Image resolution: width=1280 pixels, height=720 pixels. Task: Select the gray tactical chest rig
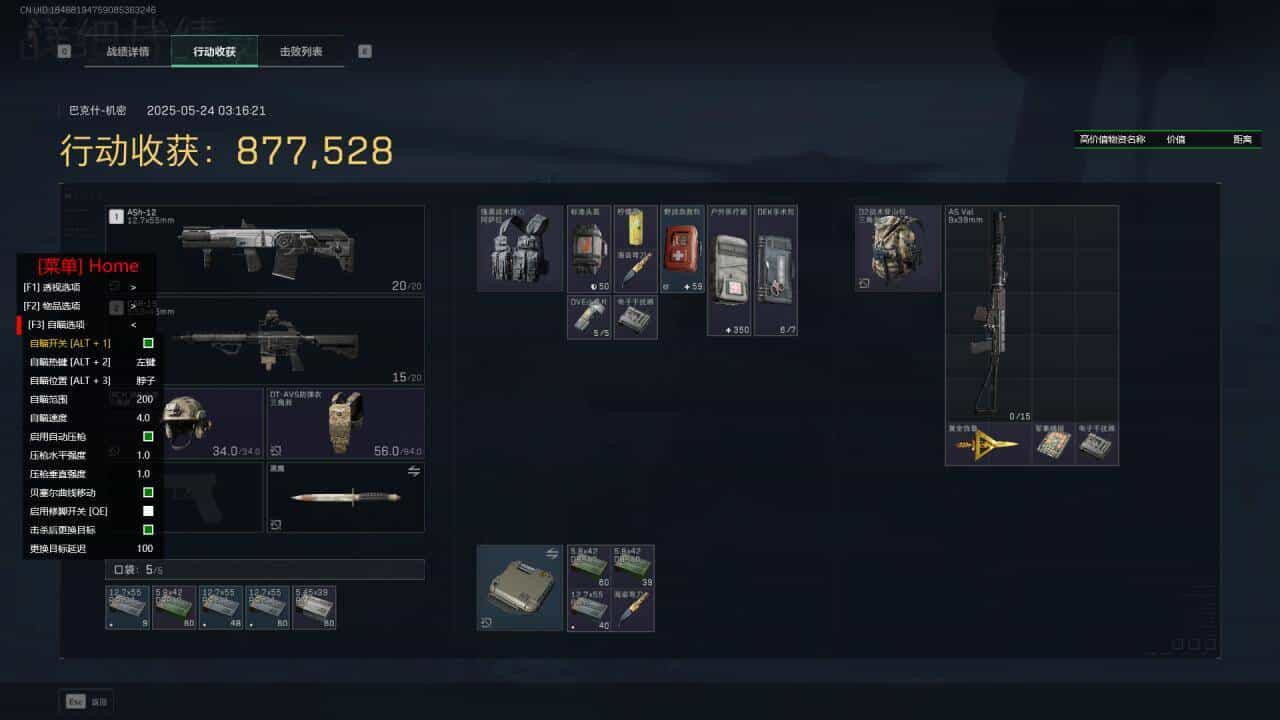pos(520,249)
